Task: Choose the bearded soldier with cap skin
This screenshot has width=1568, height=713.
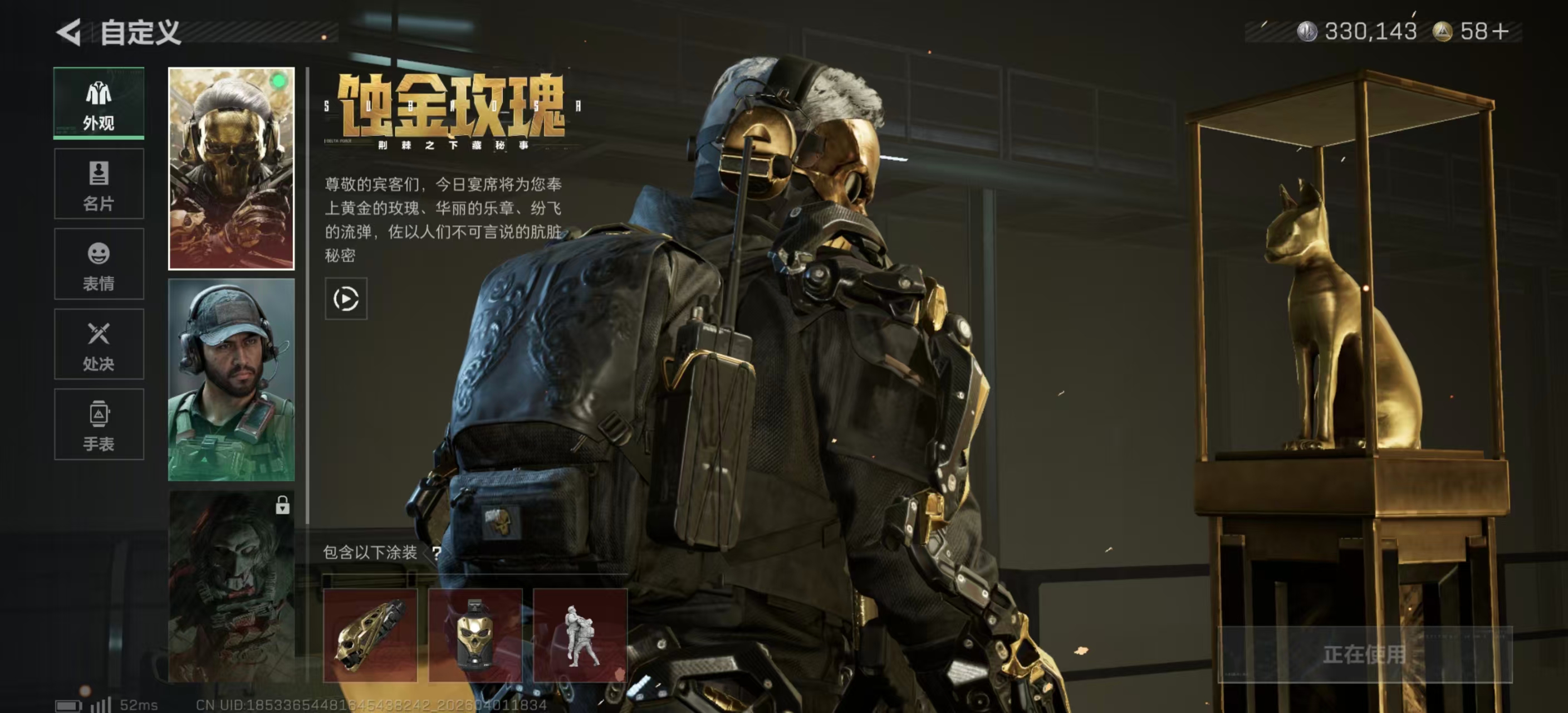Action: pos(231,380)
